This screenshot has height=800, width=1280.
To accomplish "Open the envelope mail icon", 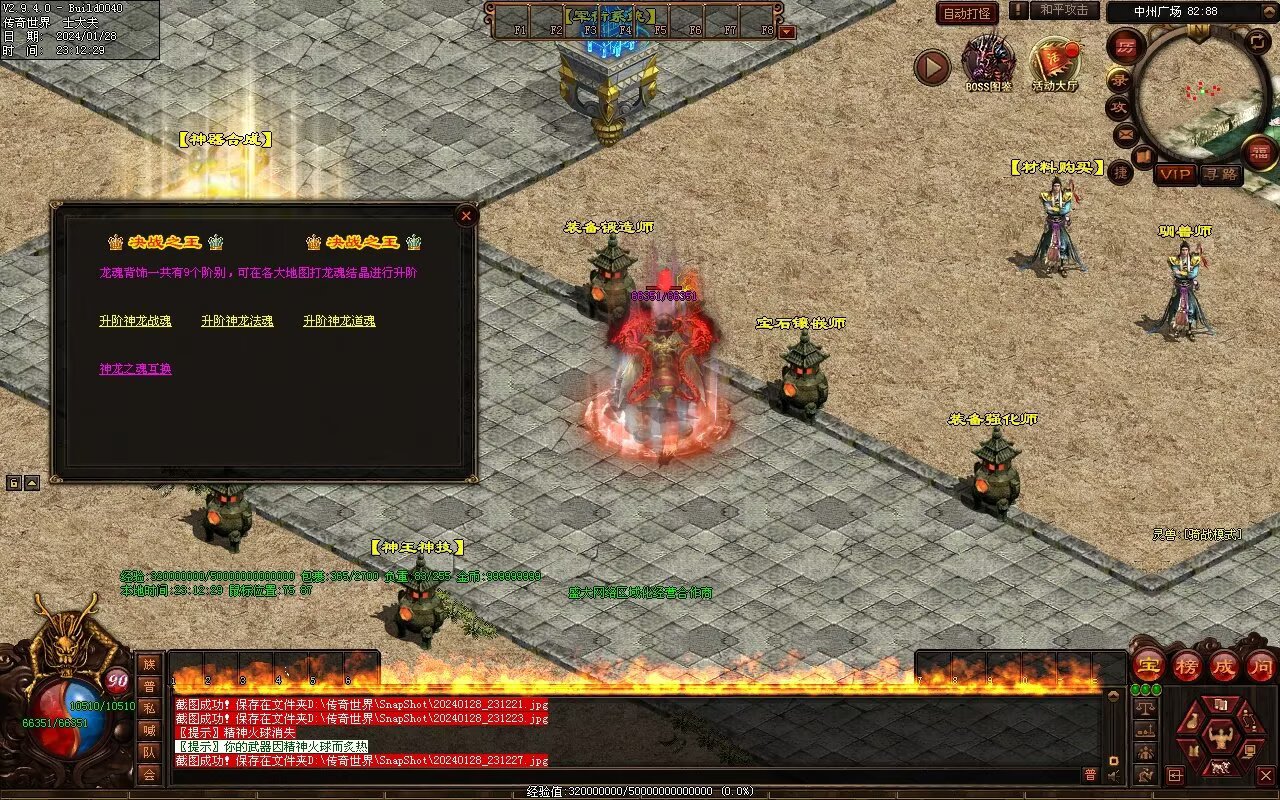I will pyautogui.click(x=1124, y=133).
